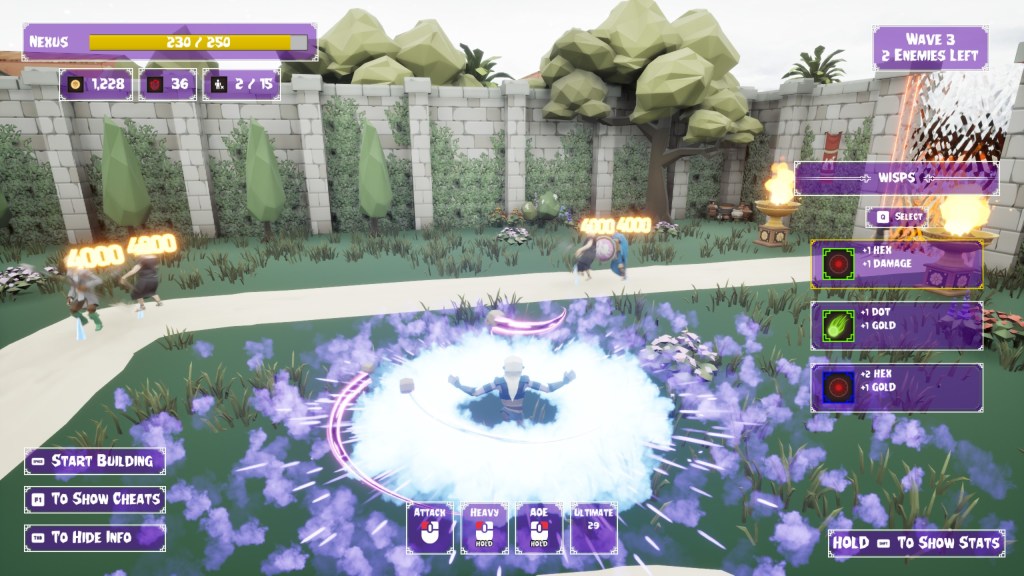The image size is (1024, 576).
Task: Trigger the Heavy attack ability
Action: [484, 528]
